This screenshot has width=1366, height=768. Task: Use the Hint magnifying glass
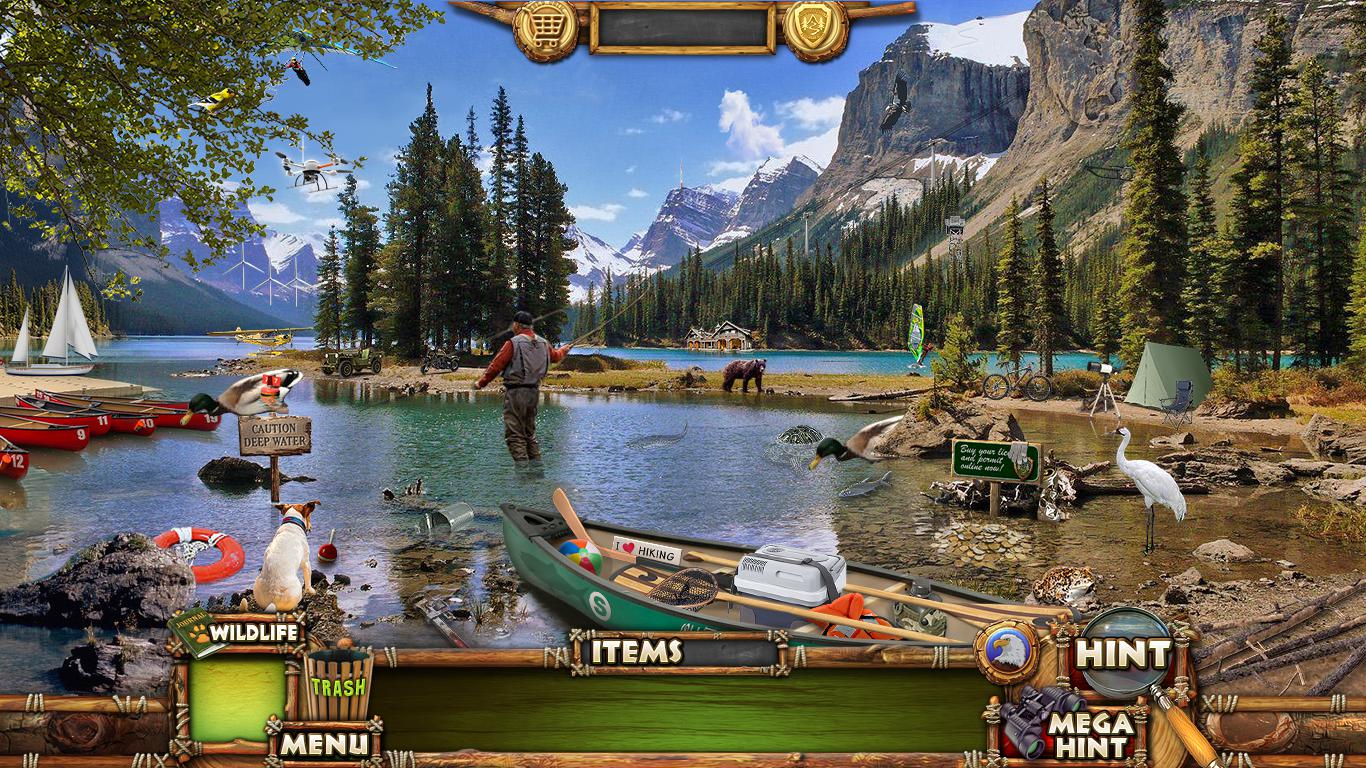coord(1124,654)
